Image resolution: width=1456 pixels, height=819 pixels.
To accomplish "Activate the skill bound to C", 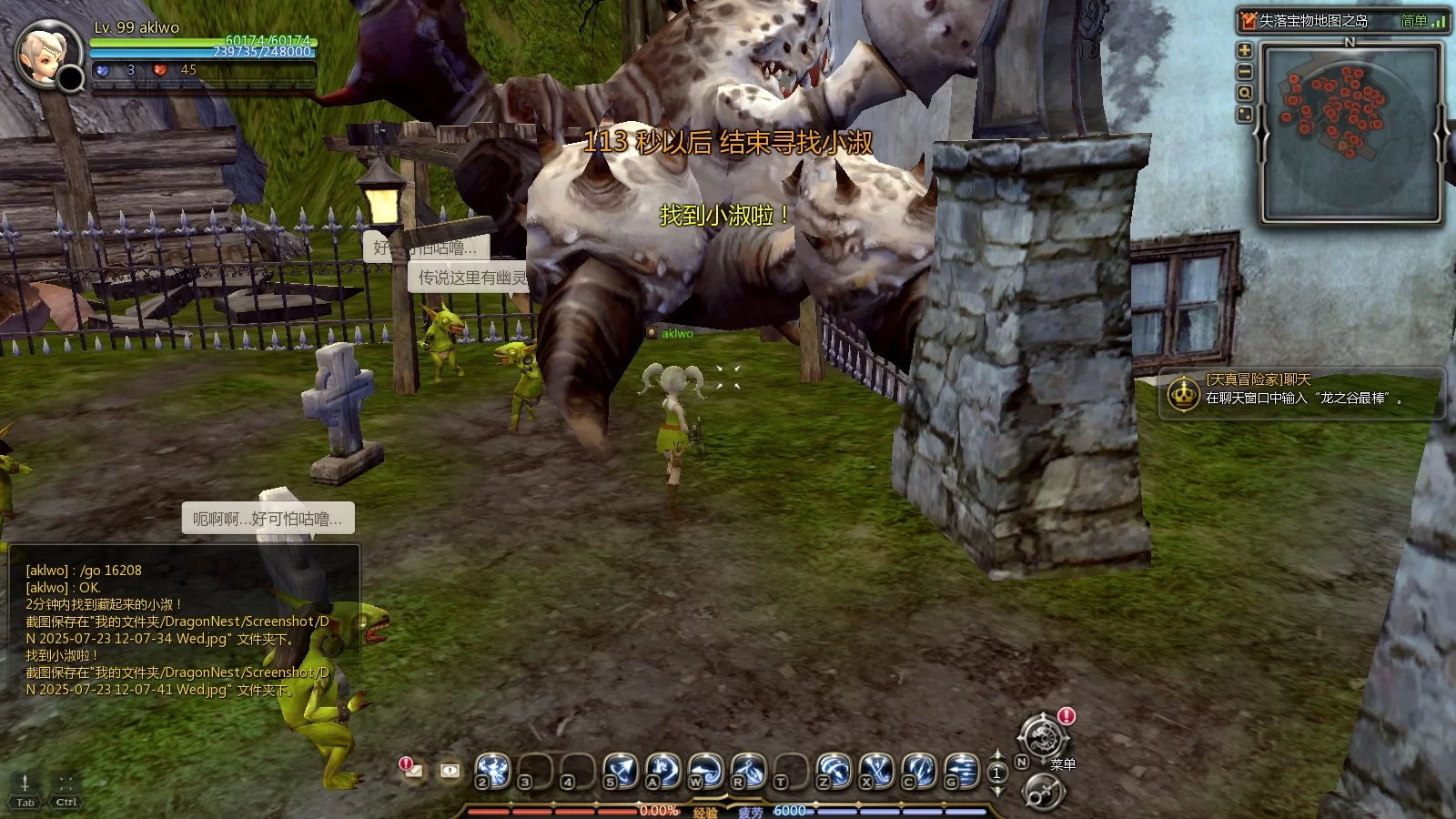I will [x=919, y=770].
